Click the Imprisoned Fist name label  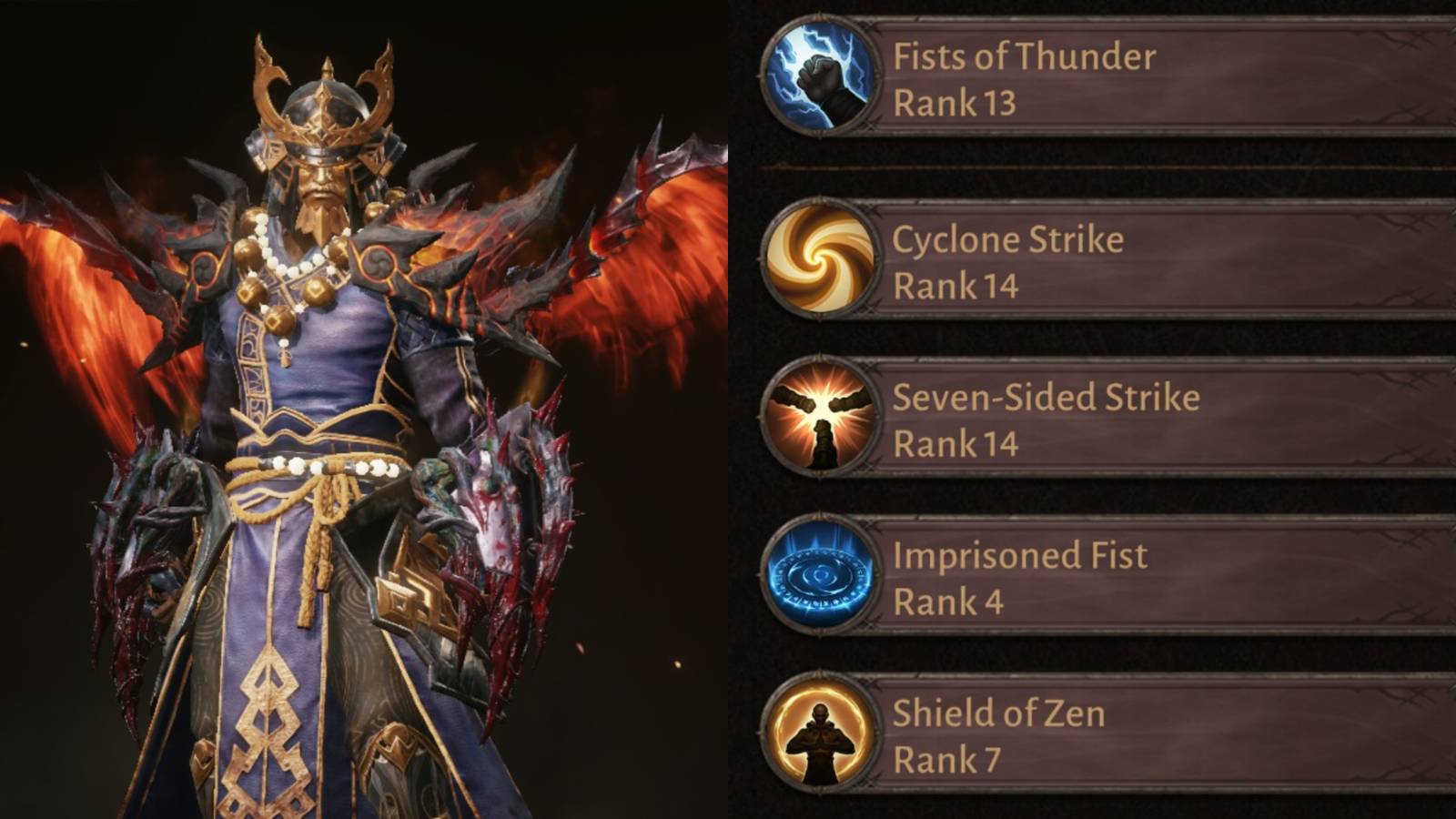(x=1020, y=554)
